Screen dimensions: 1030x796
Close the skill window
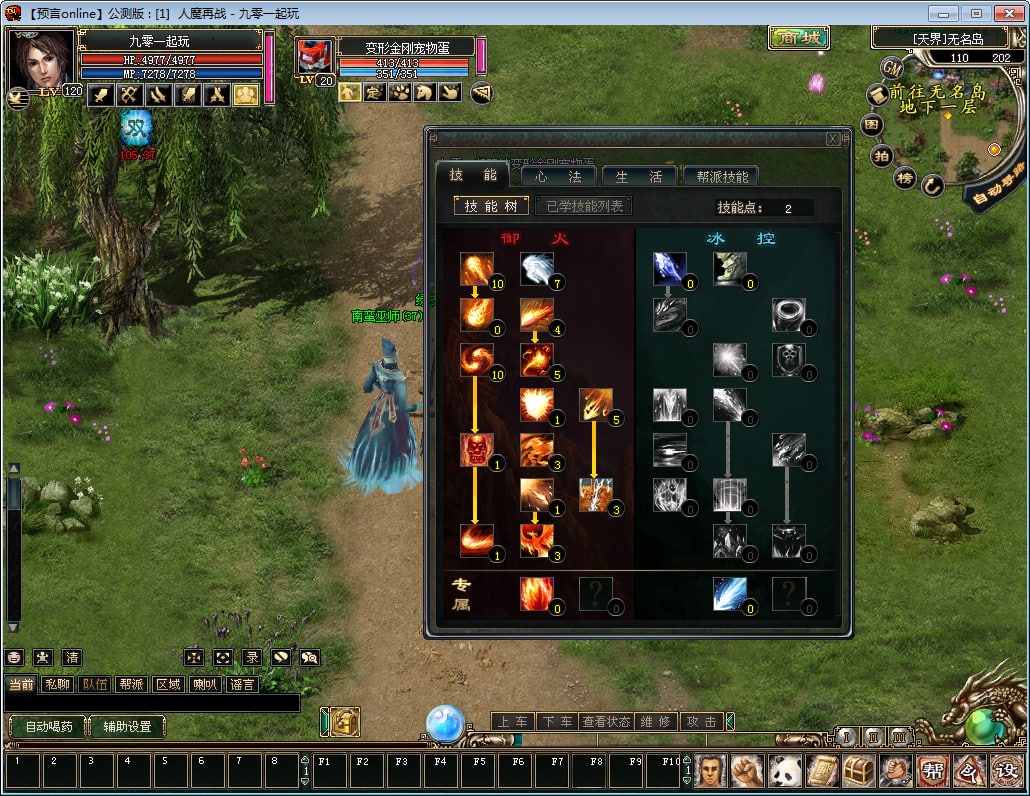832,140
